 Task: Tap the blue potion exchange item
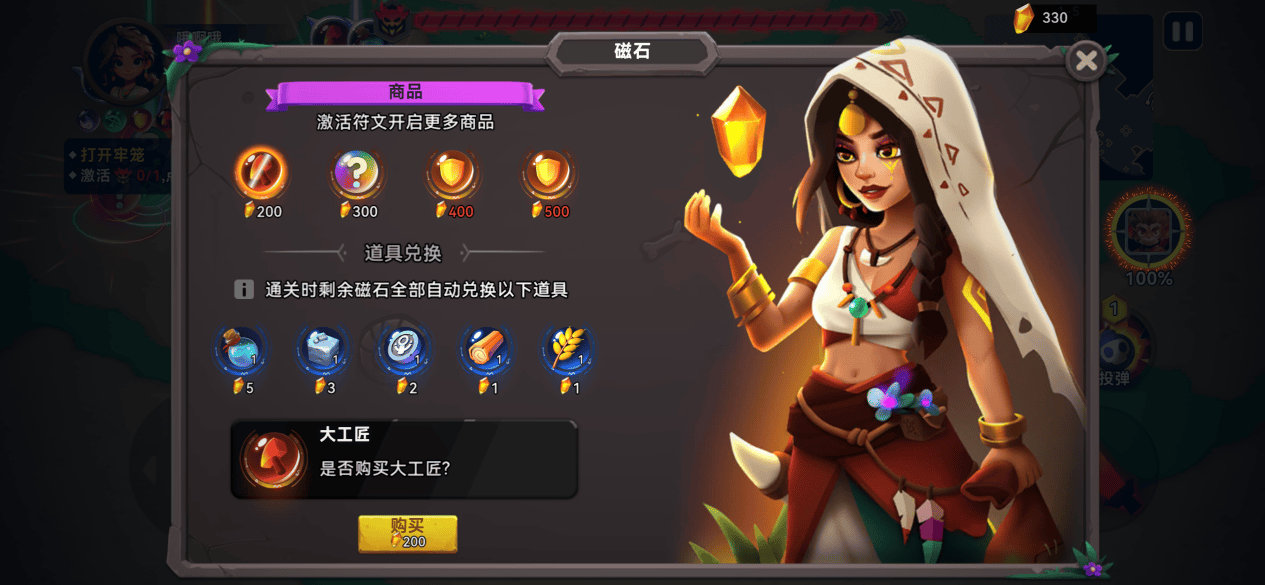(242, 350)
